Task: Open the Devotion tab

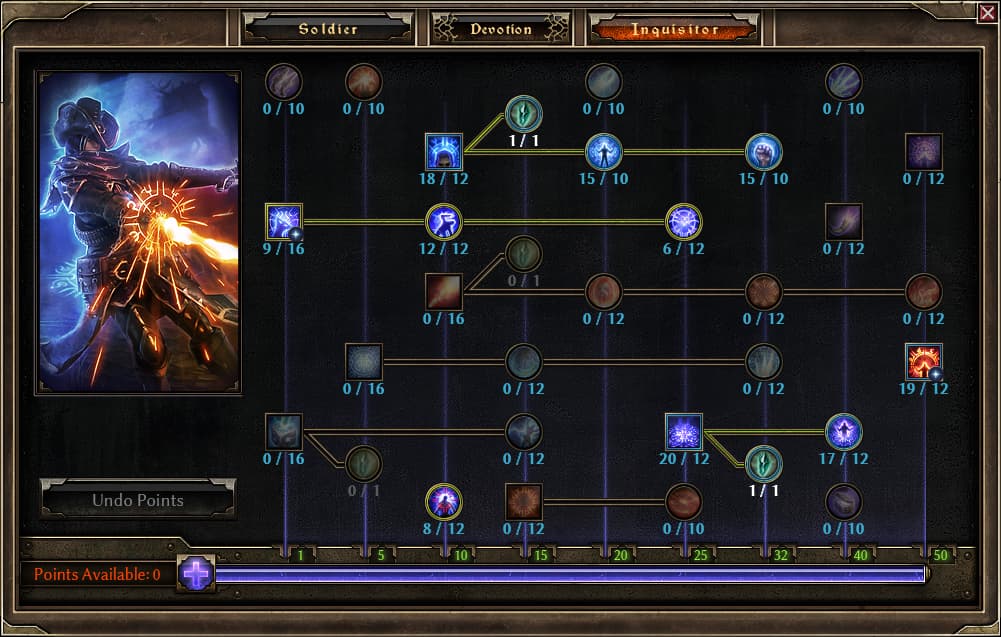Action: point(500,28)
